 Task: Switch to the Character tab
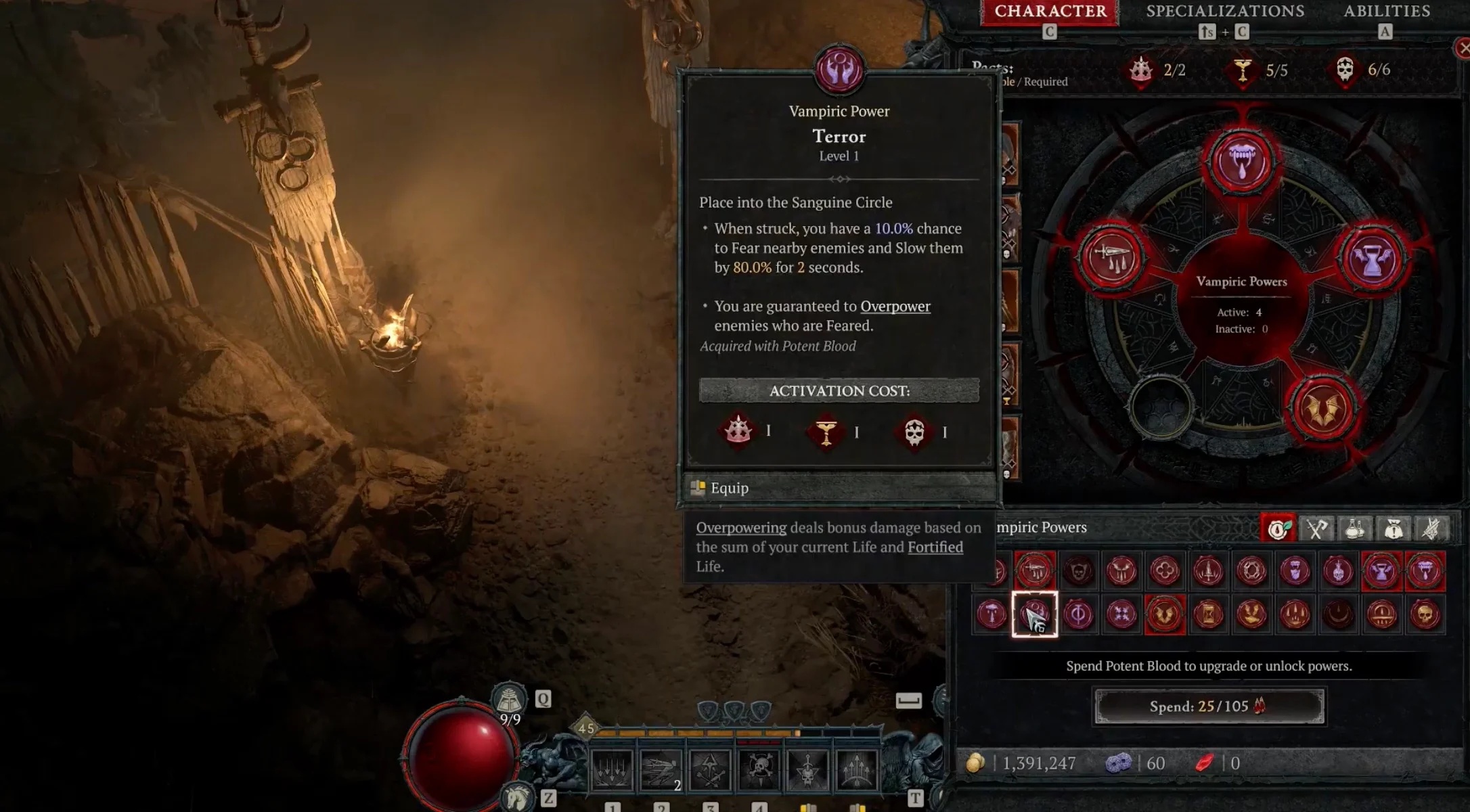1050,12
